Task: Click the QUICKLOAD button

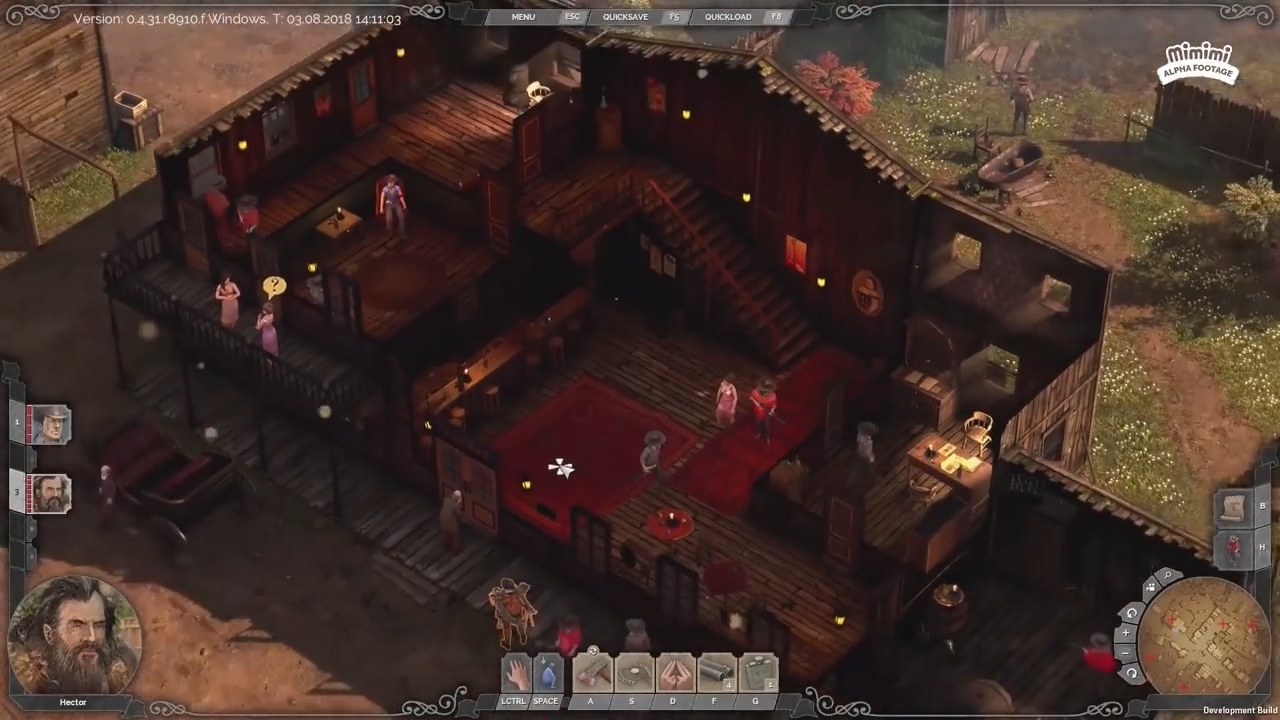Action: (x=728, y=17)
